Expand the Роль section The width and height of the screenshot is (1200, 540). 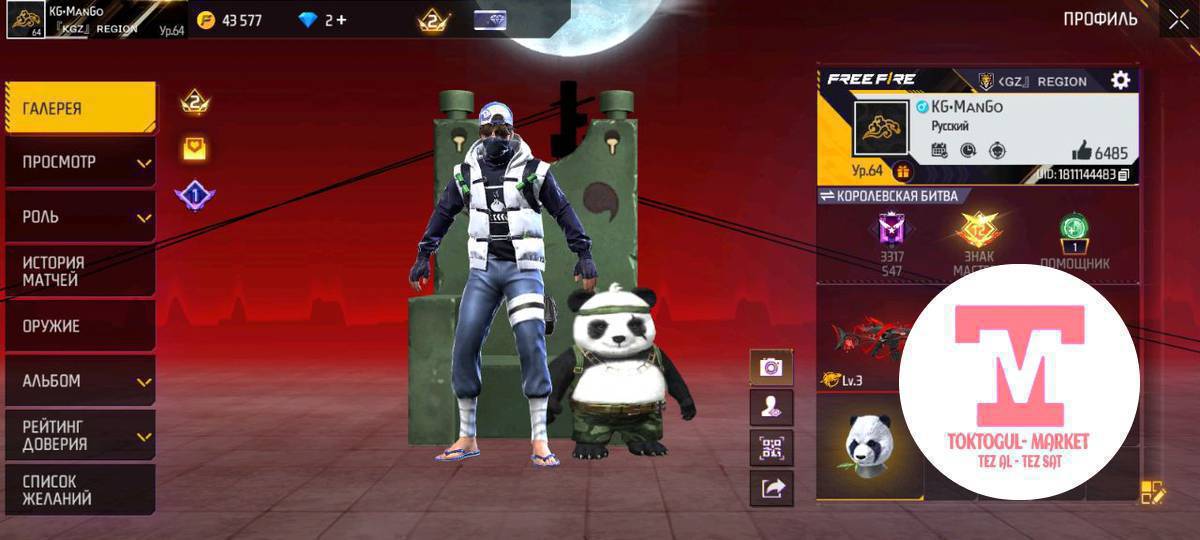79,216
